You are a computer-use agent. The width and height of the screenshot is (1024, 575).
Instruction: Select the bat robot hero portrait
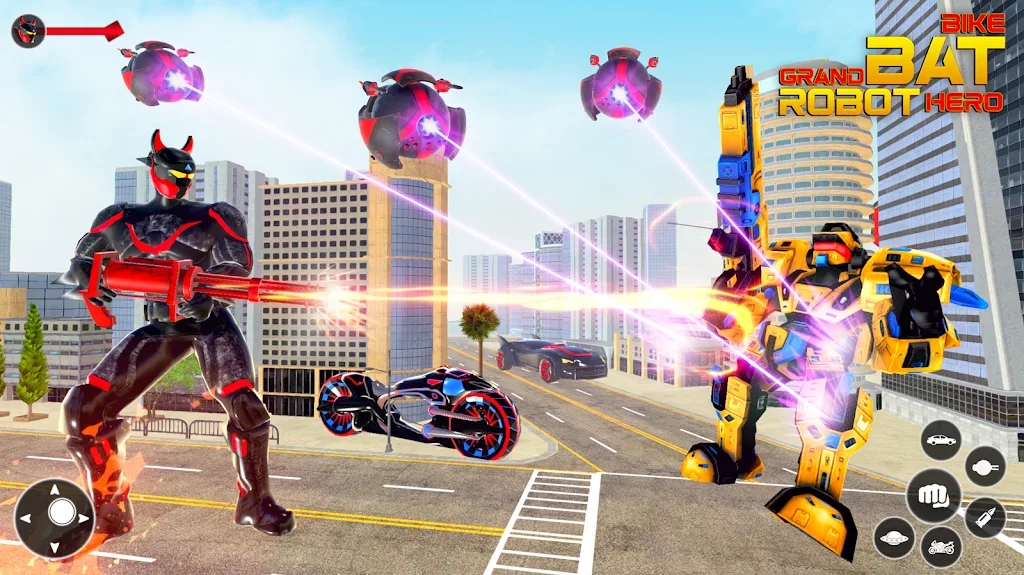[27, 31]
